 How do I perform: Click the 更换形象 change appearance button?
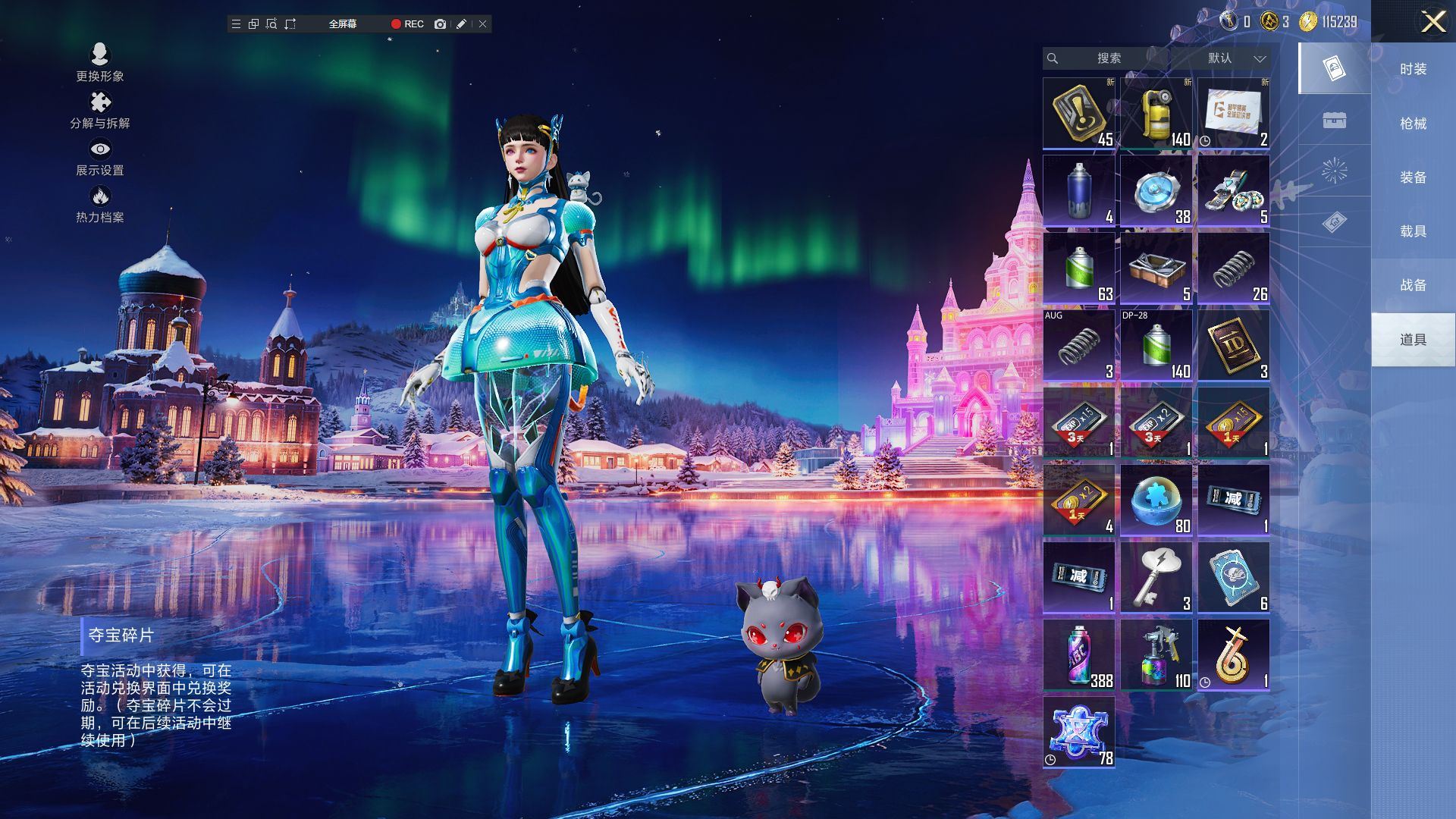click(99, 62)
